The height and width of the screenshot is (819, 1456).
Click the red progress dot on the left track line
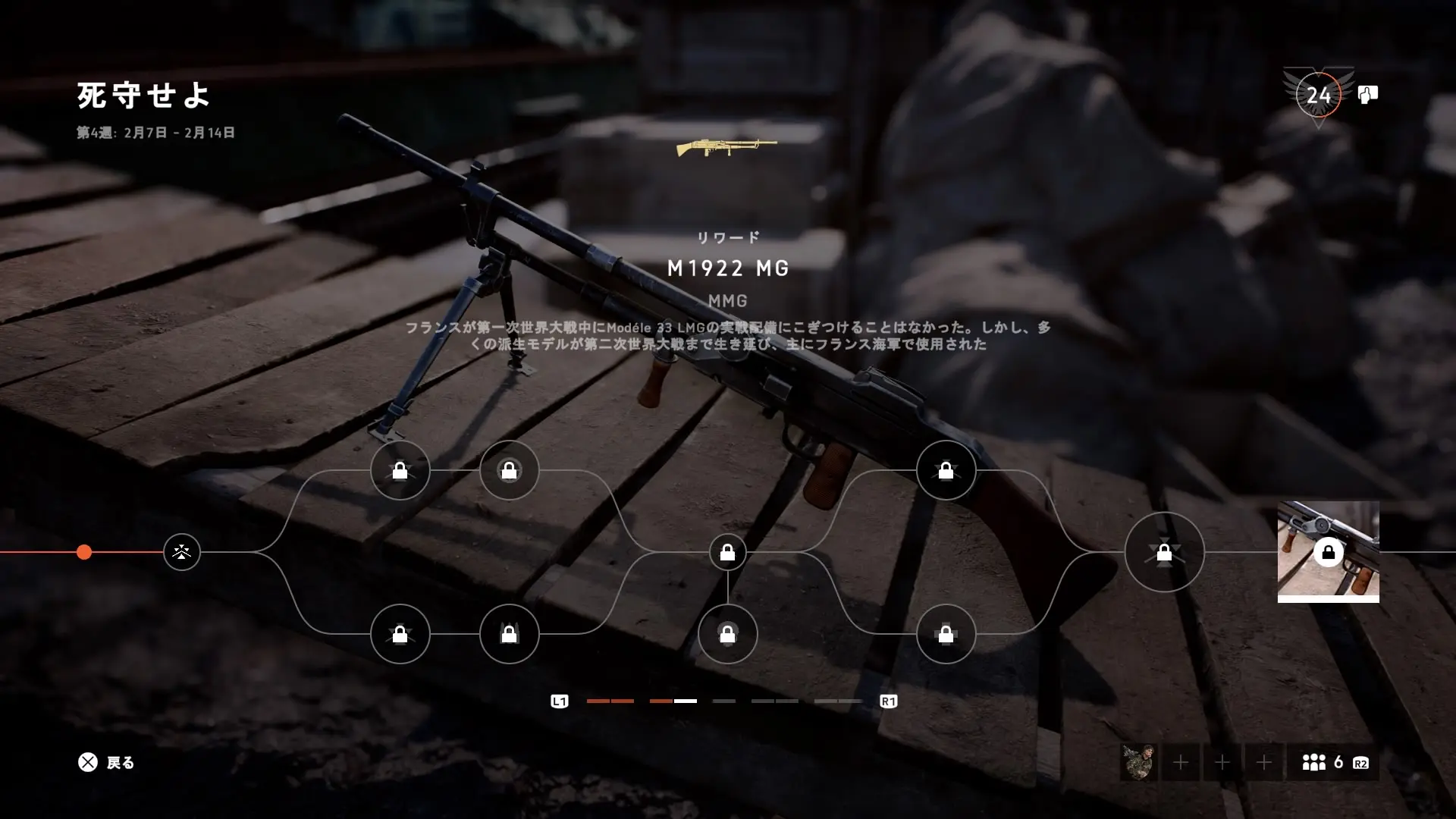(x=83, y=553)
